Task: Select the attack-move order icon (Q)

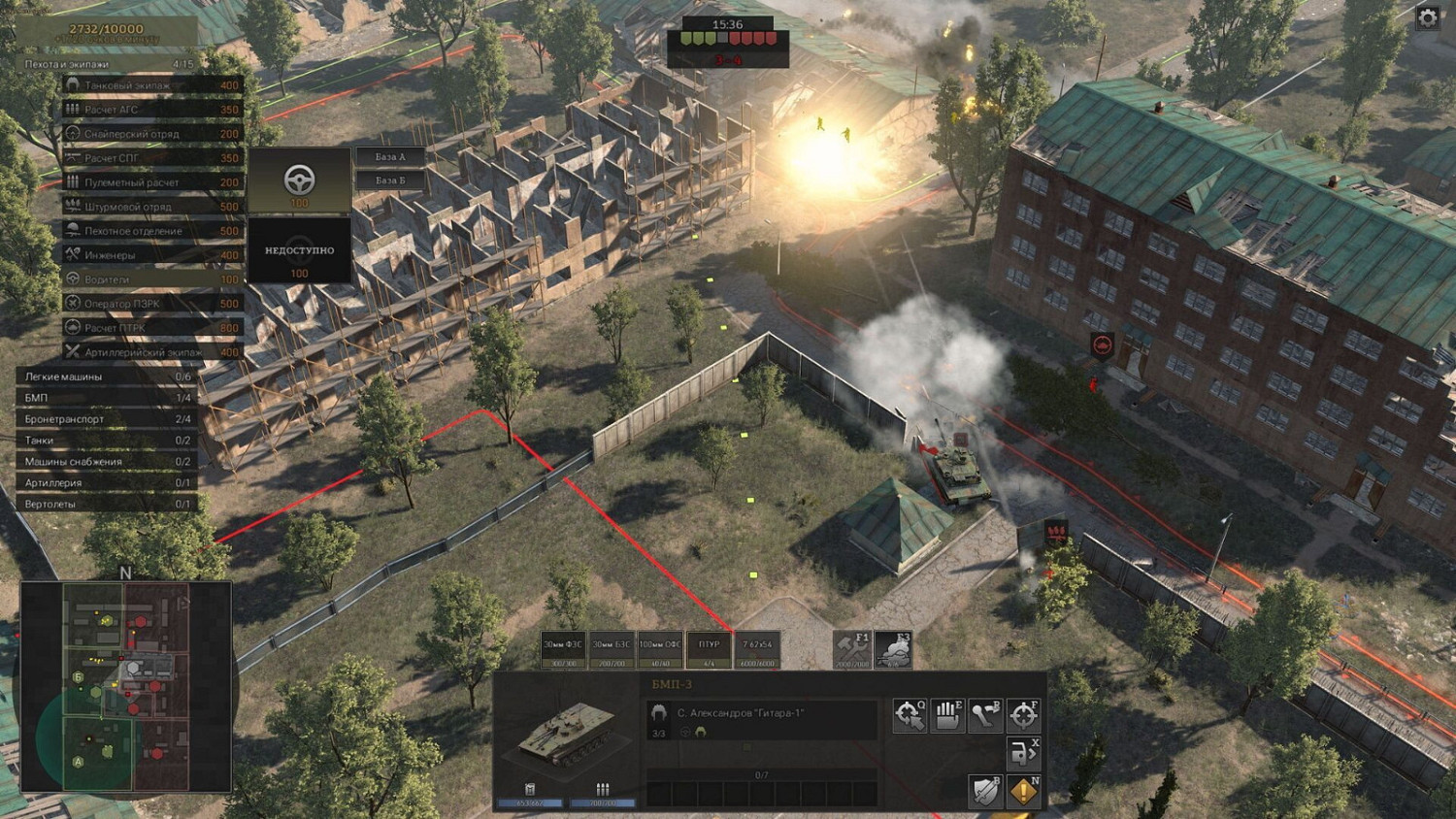Action: [910, 714]
